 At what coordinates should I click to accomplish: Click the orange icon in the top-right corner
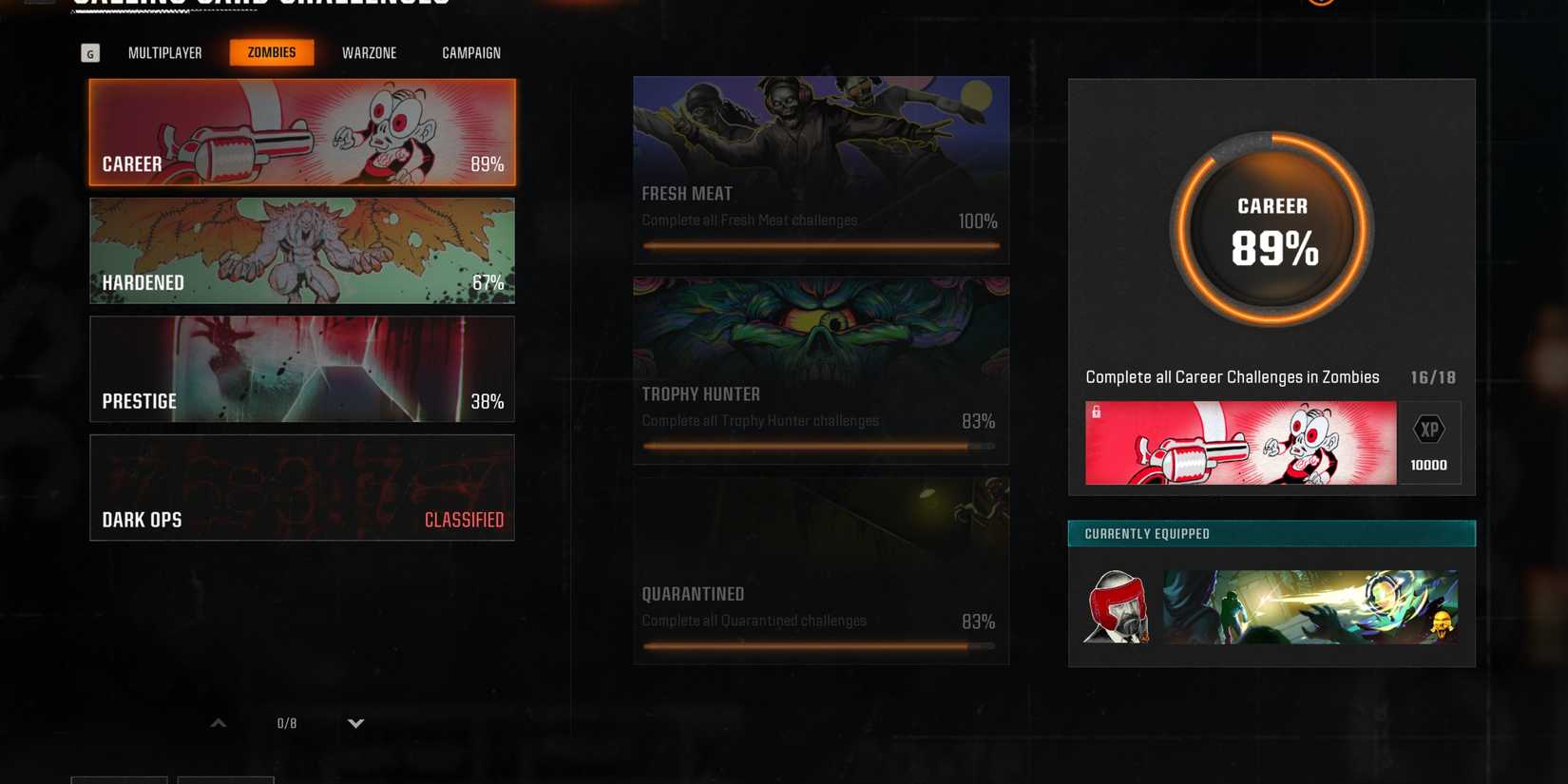click(1321, 3)
